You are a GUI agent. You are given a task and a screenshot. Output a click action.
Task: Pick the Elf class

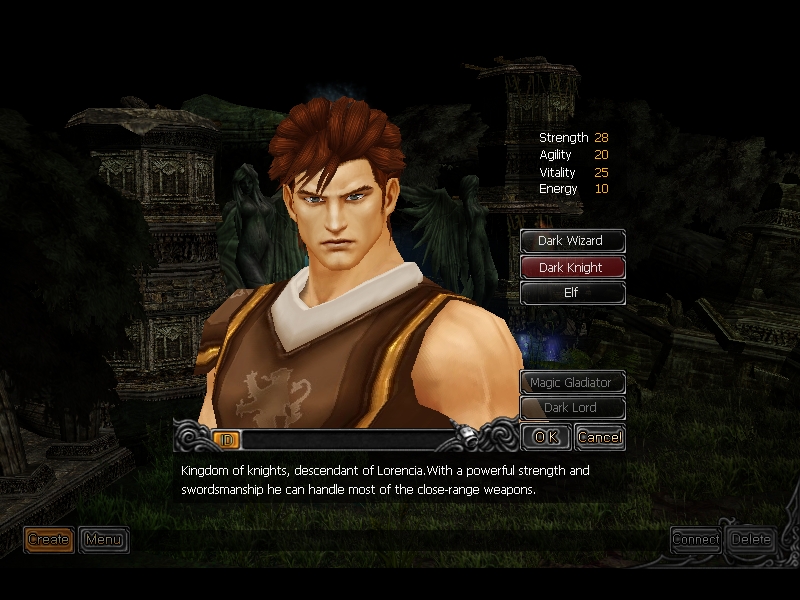[x=572, y=293]
